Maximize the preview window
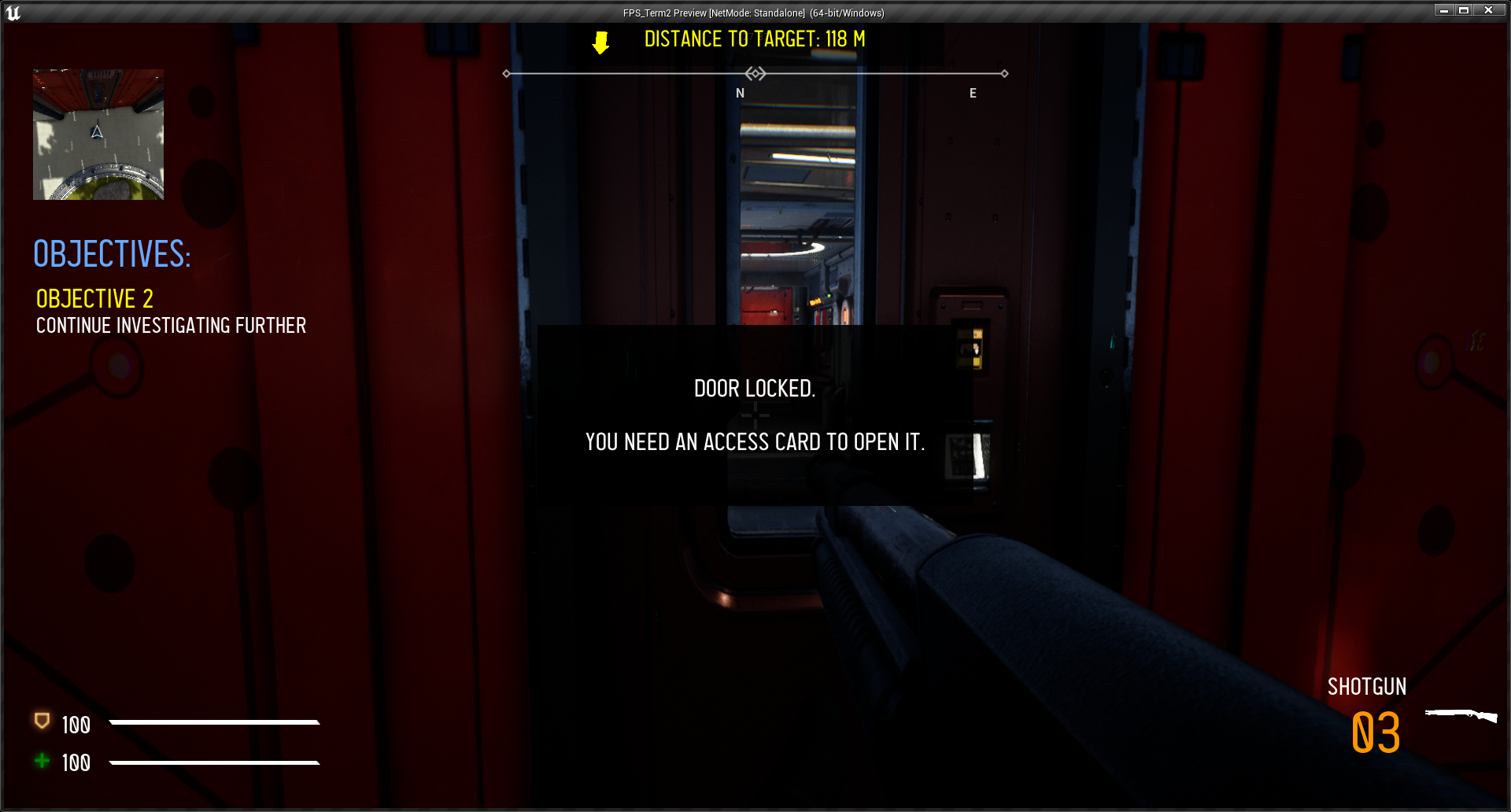The height and width of the screenshot is (812, 1511). [x=1464, y=10]
